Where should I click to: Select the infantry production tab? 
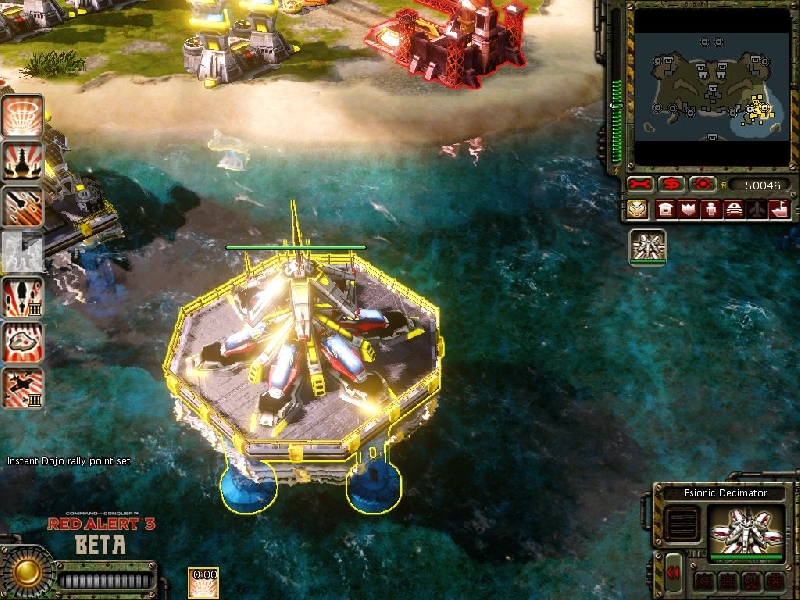pyautogui.click(x=710, y=210)
